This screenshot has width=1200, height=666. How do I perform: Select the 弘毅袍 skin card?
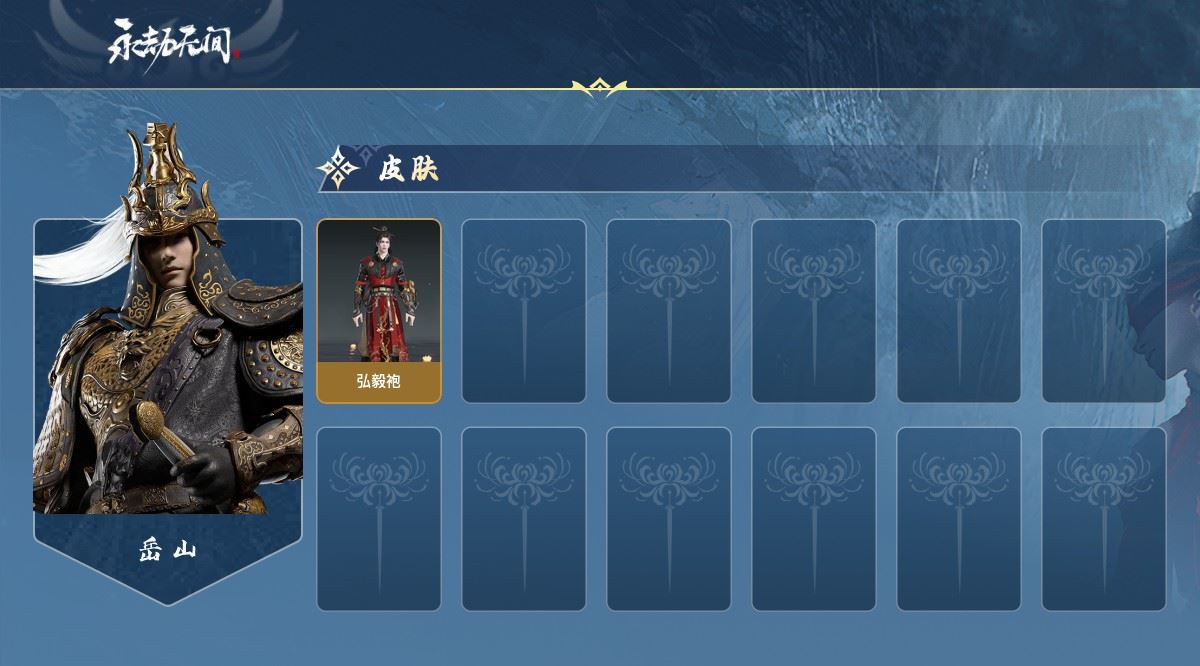click(379, 311)
